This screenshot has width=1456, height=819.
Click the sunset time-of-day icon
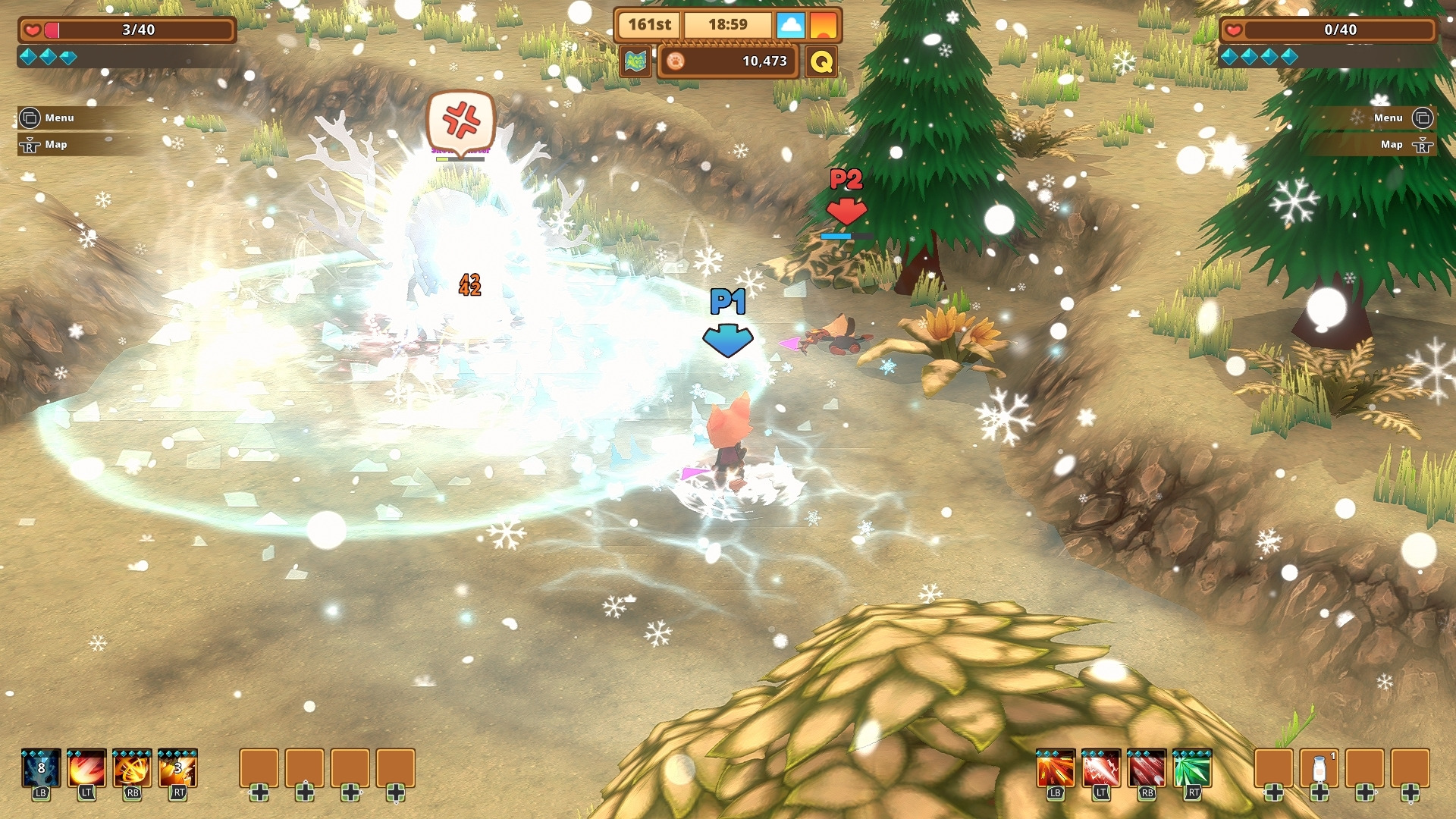click(x=823, y=25)
